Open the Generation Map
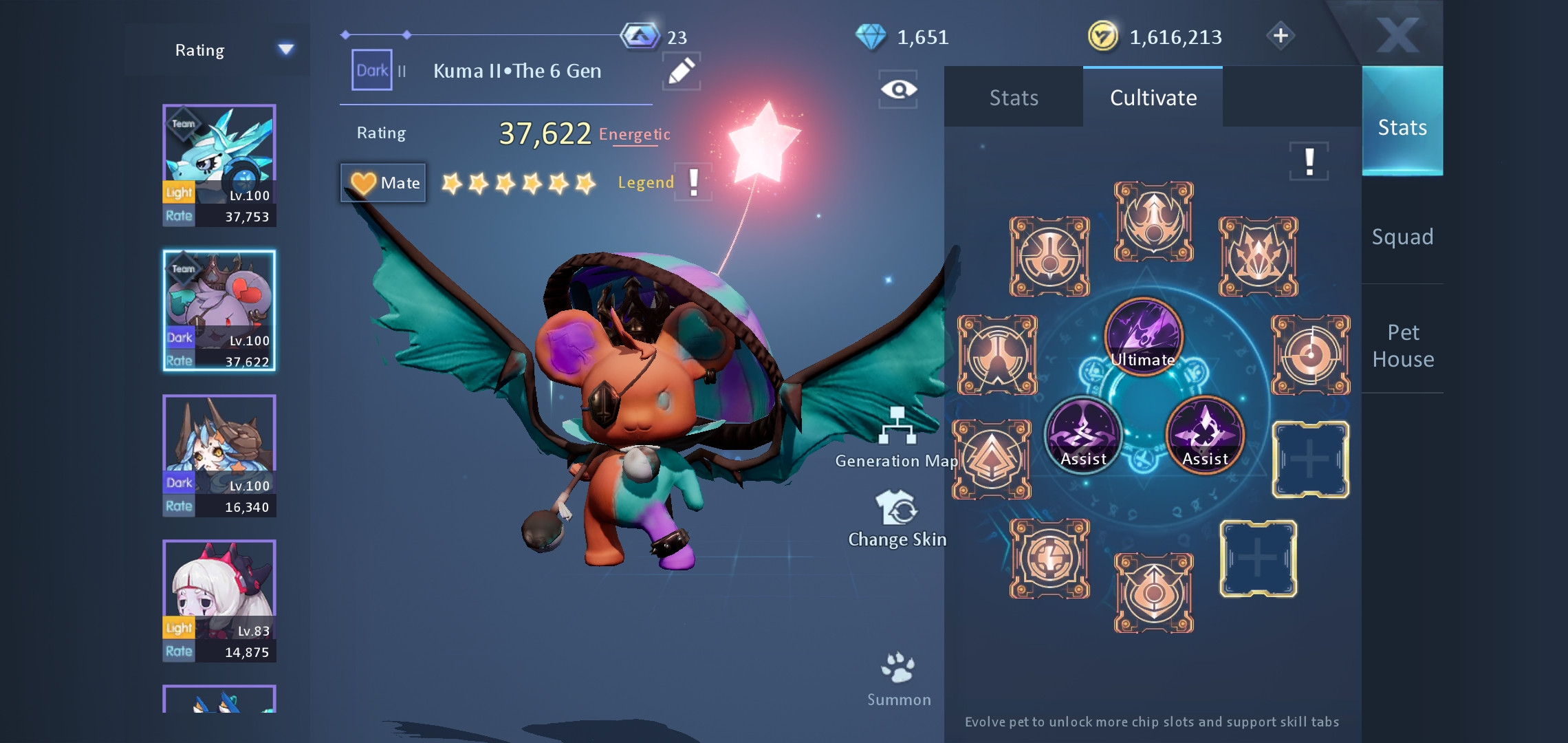This screenshot has height=743, width=1568. (897, 438)
